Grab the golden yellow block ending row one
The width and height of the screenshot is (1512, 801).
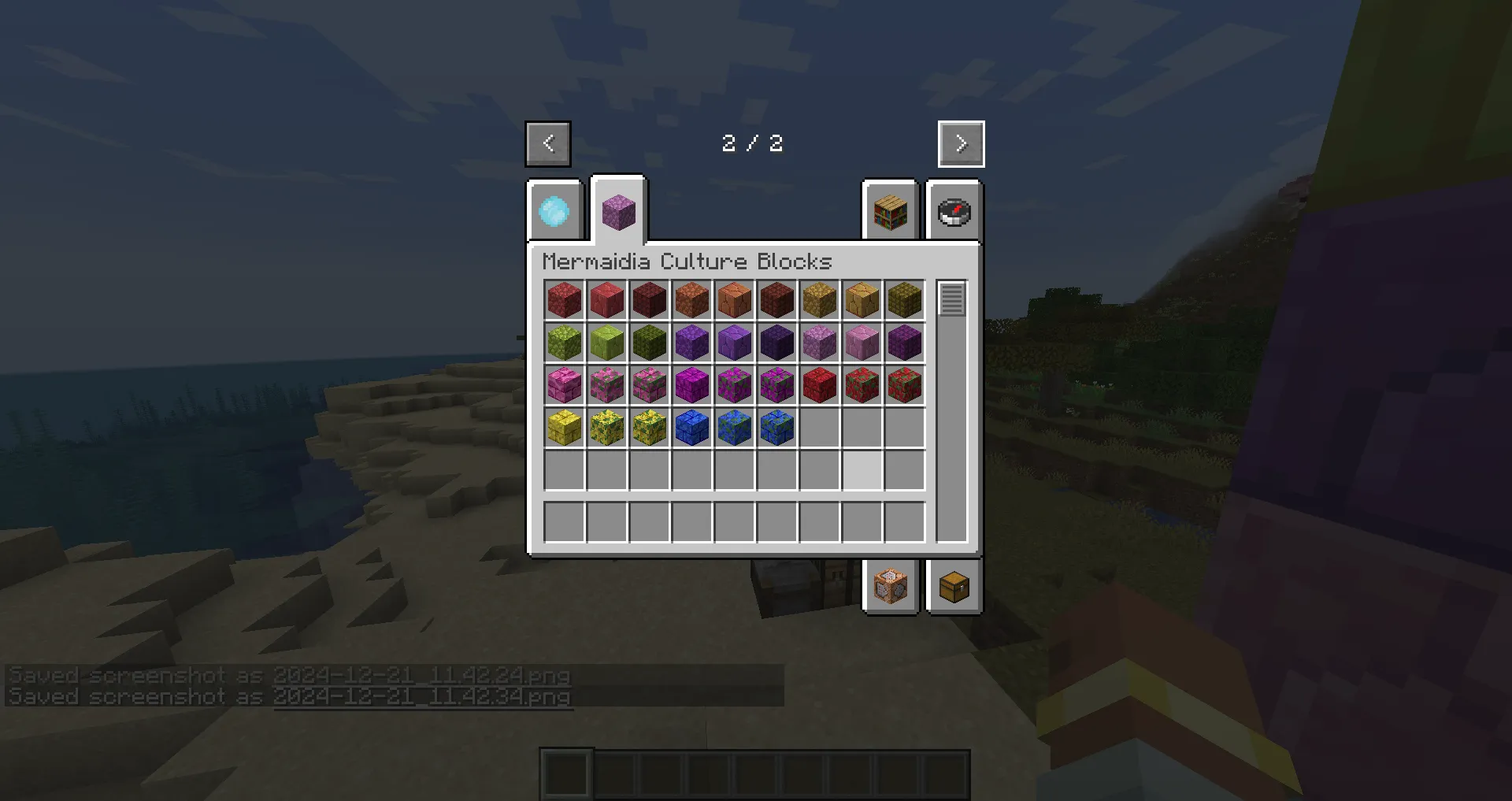[x=904, y=299]
